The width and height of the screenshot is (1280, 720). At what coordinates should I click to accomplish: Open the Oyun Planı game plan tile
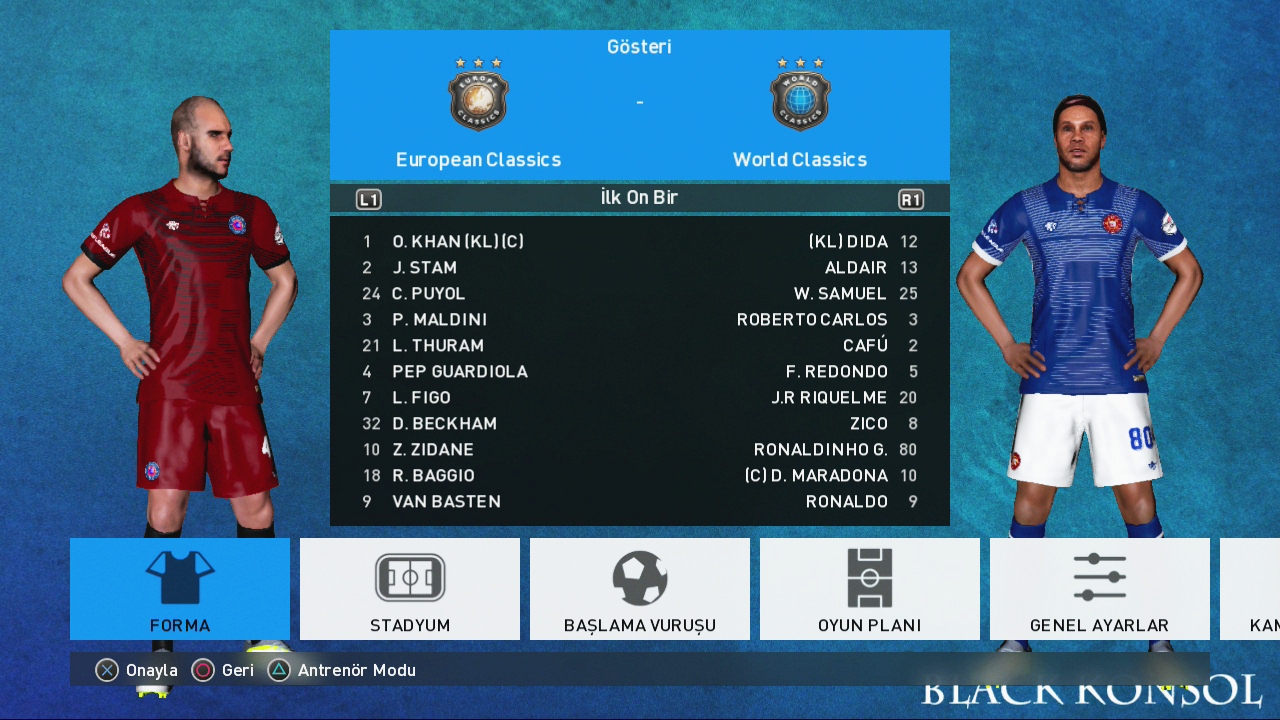870,589
